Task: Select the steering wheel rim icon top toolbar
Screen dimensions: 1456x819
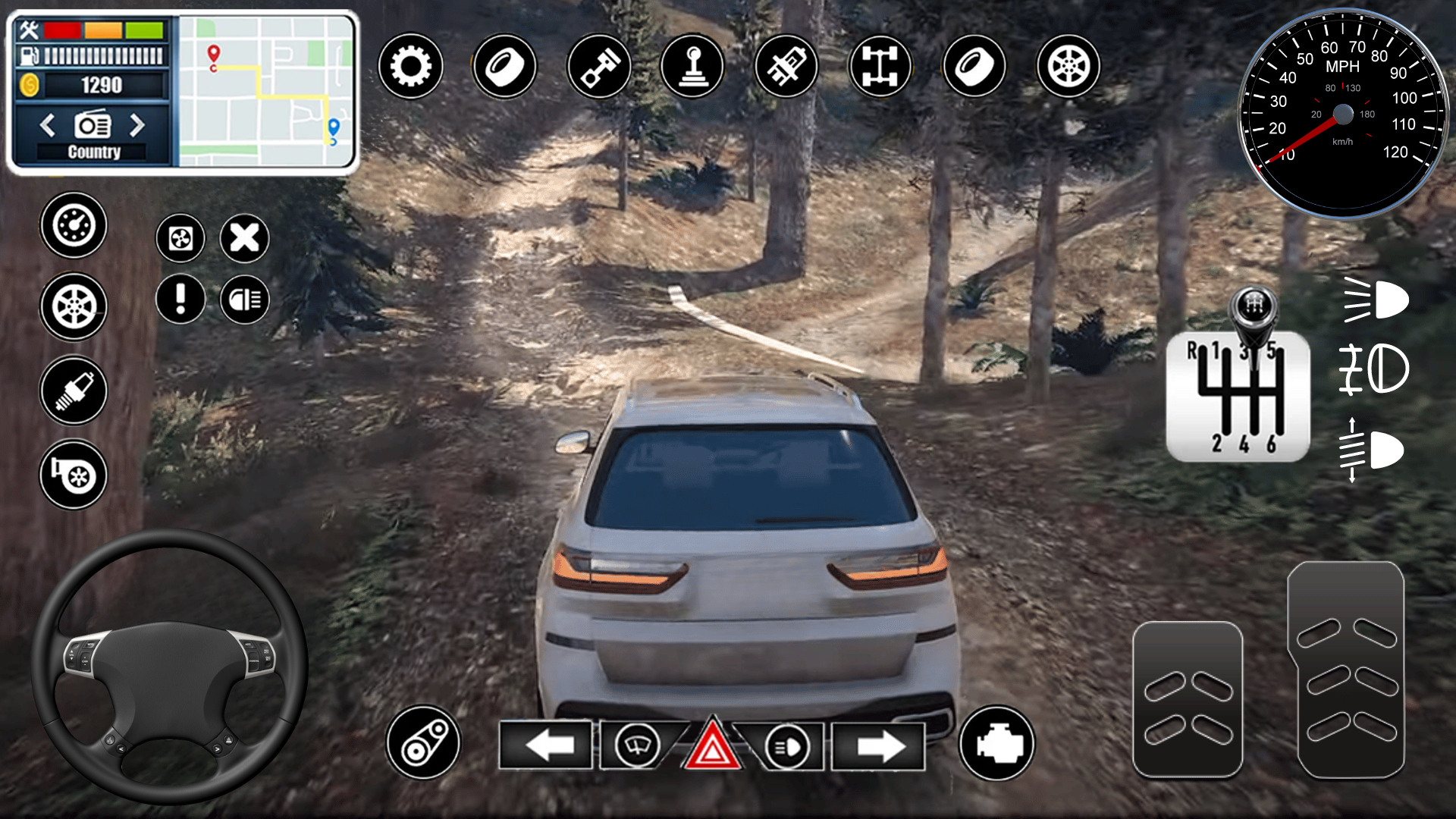Action: pos(1066,67)
